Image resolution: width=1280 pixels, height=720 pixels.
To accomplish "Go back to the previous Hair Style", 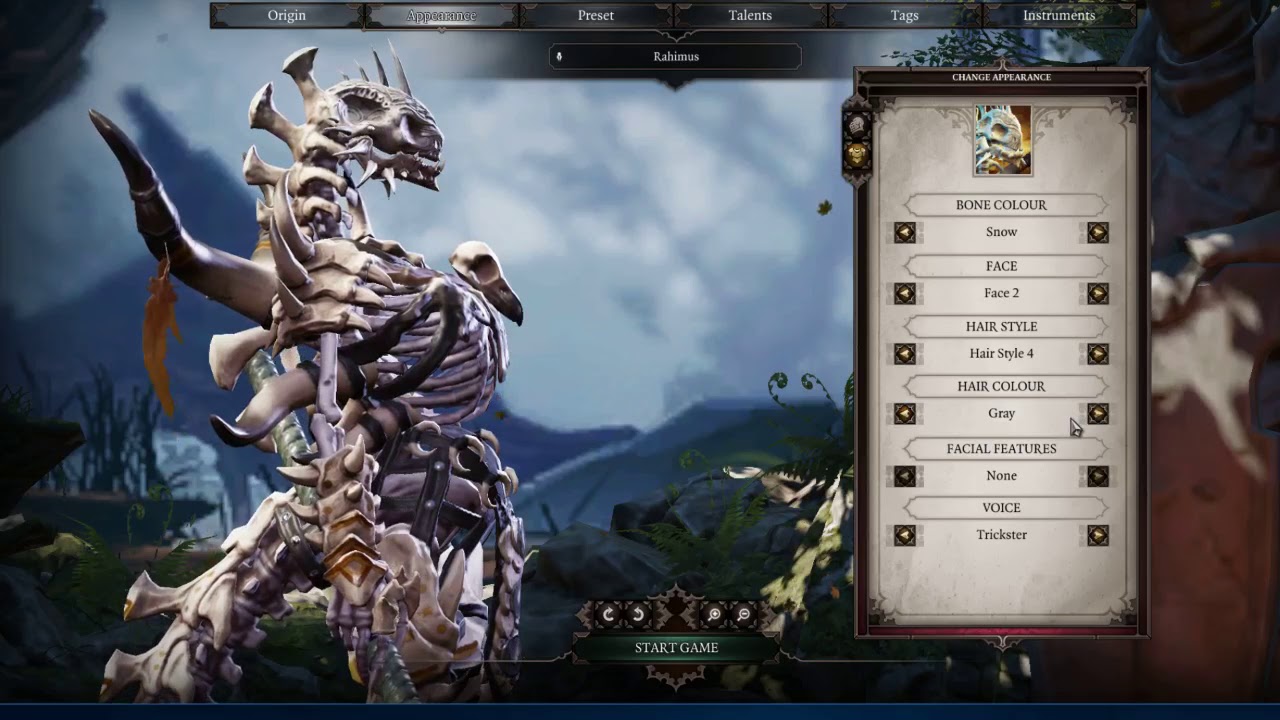I will click(x=905, y=354).
